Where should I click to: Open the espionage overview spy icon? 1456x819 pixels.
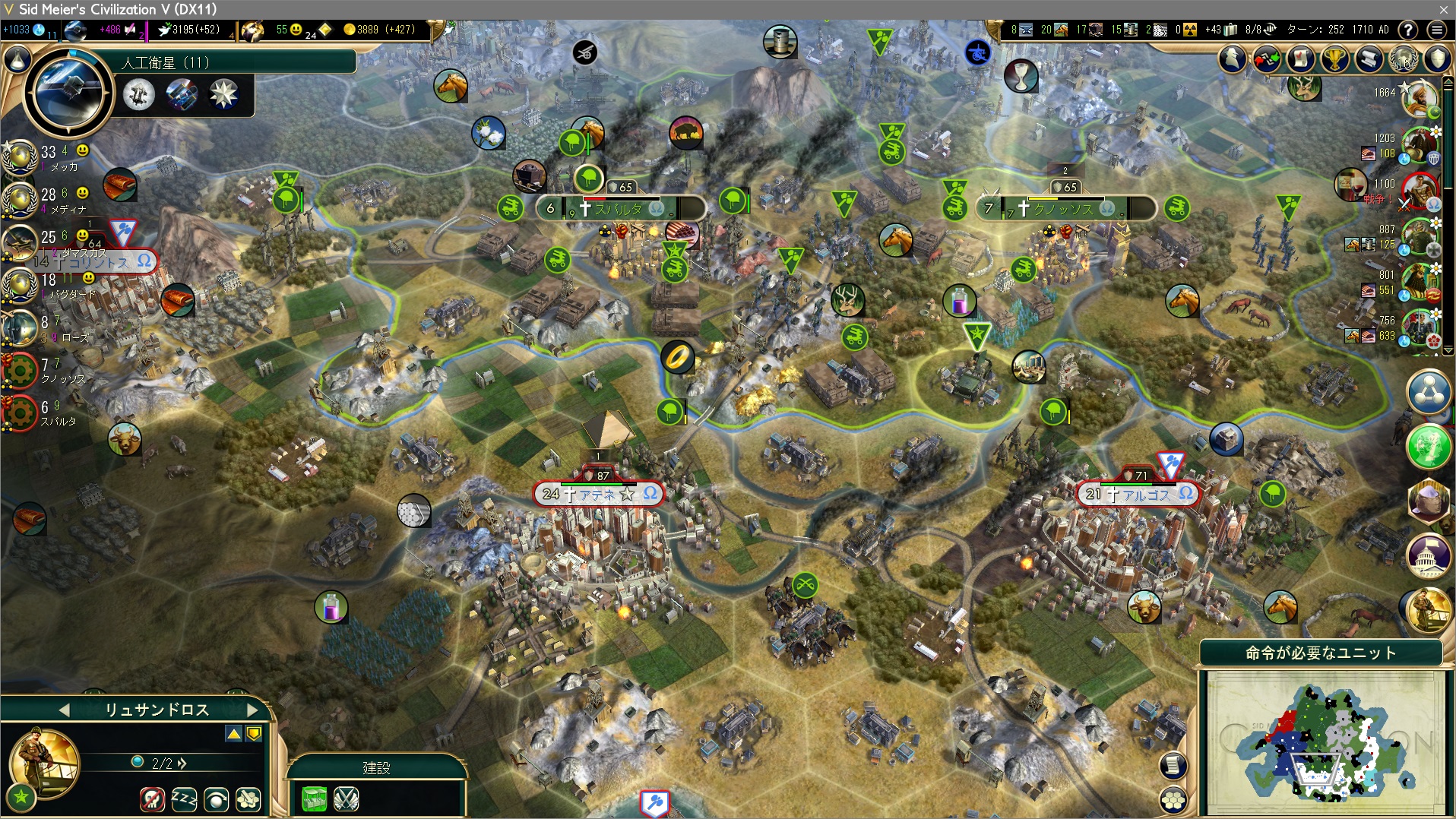point(1233,58)
